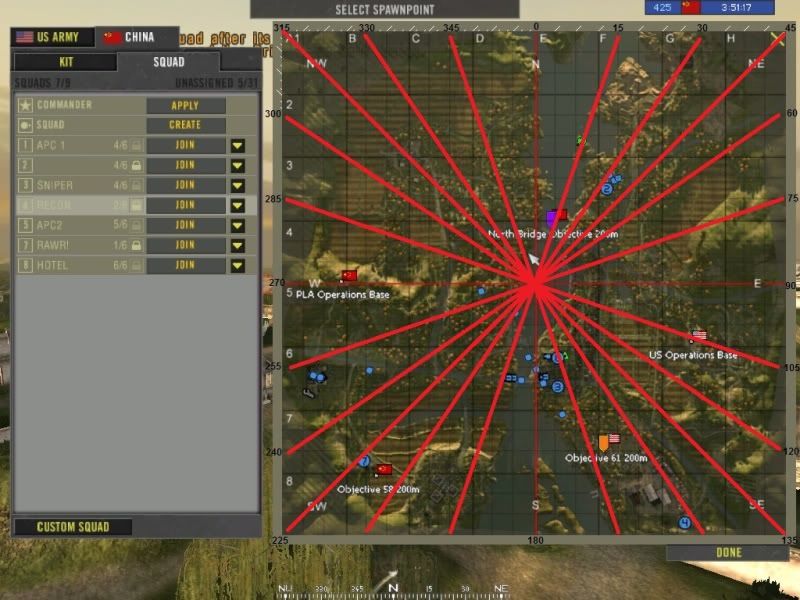Apply for the Commander position

tap(185, 105)
